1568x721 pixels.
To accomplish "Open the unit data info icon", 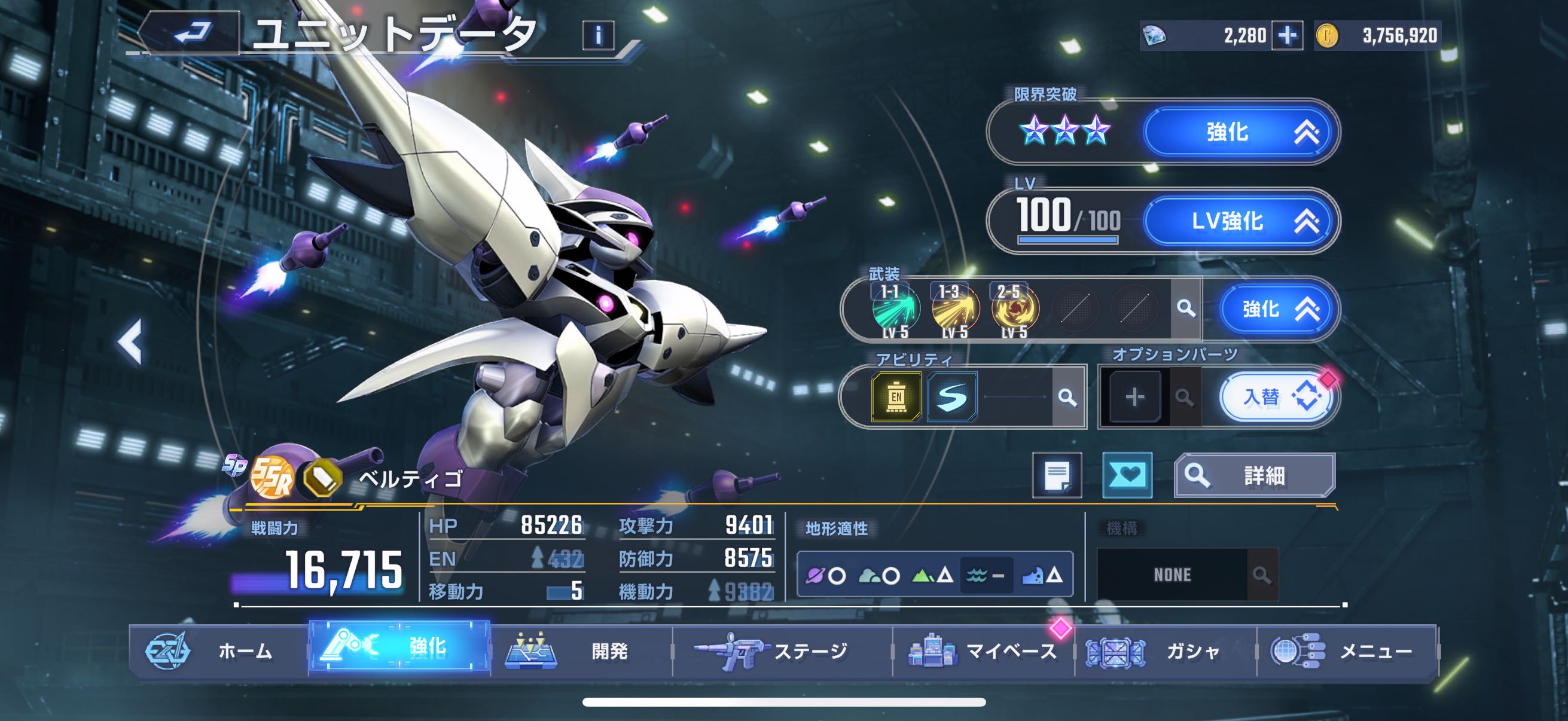I will 599,35.
